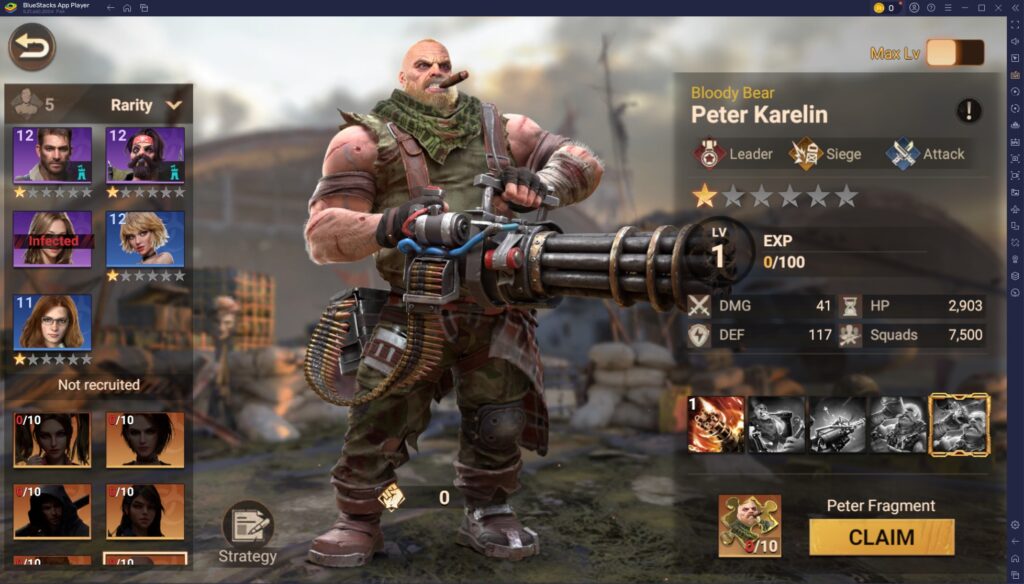Screen dimensions: 1024x584
Task: Open the Peter Fragment puzzle icon
Action: pos(749,526)
